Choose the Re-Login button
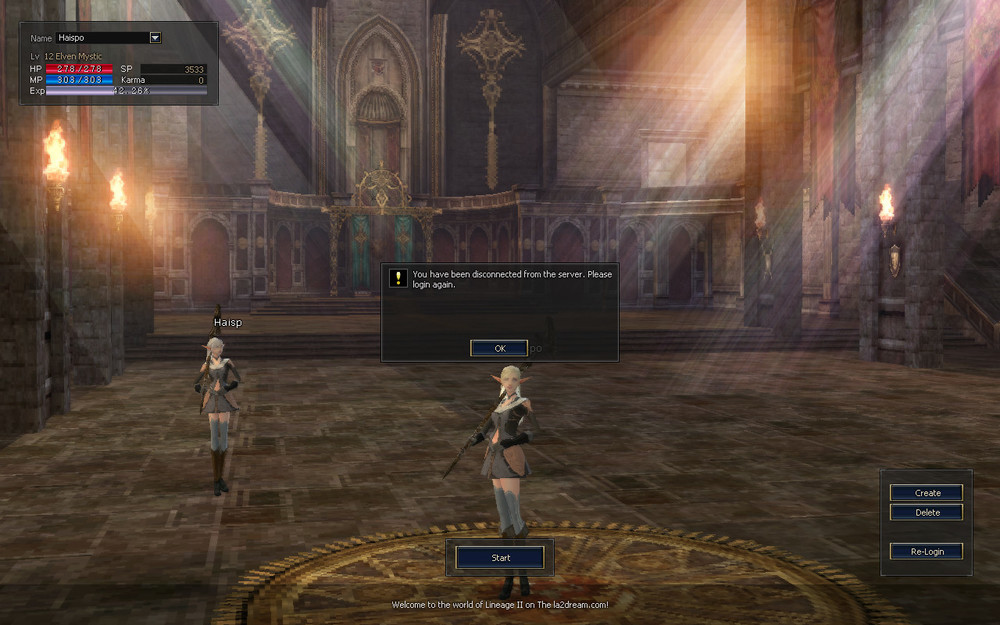 pyautogui.click(x=927, y=551)
